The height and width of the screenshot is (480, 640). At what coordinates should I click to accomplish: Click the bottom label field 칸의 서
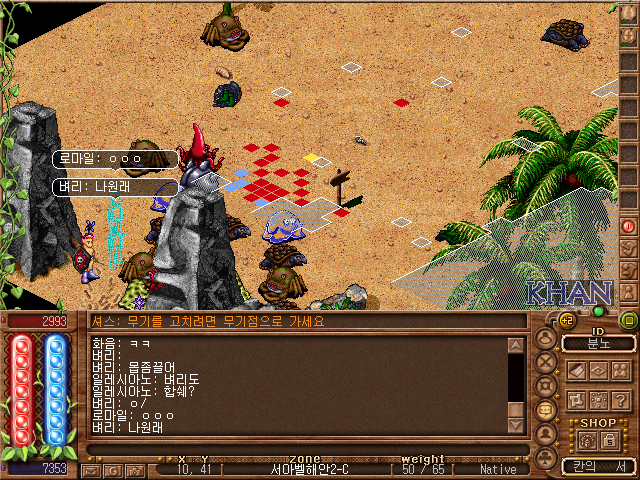(x=597, y=466)
